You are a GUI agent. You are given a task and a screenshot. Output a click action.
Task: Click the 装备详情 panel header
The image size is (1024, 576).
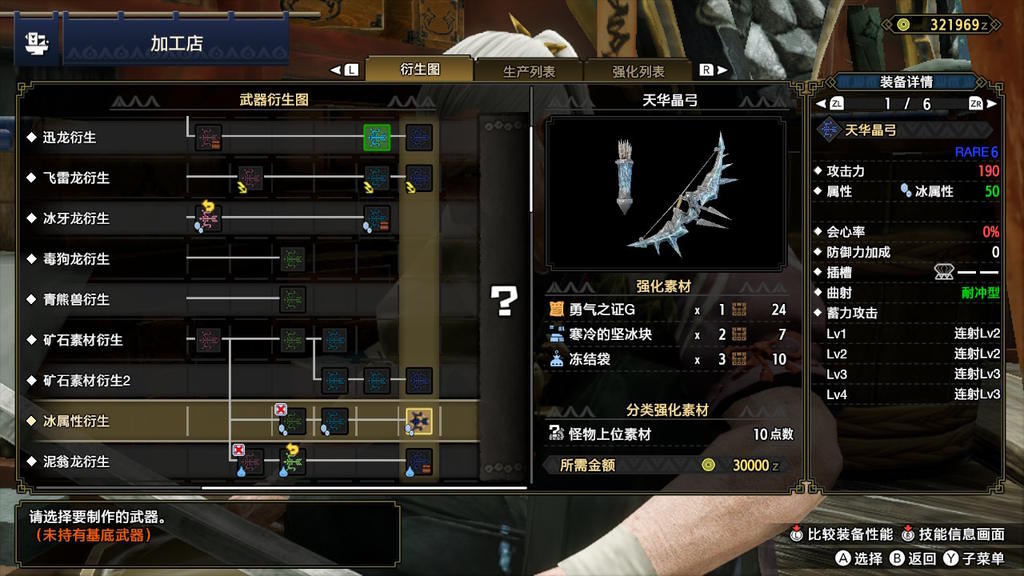point(907,82)
